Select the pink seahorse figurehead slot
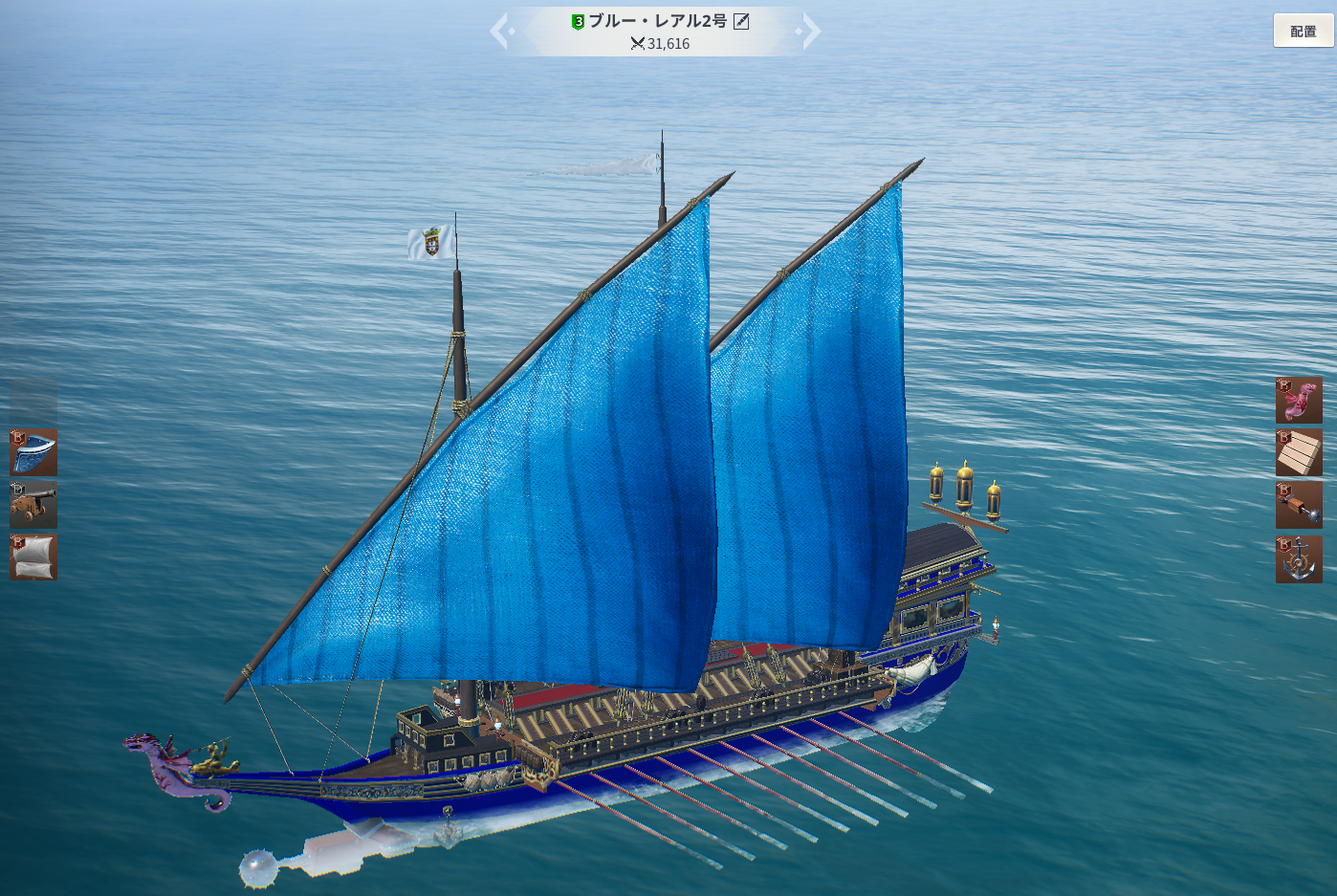Viewport: 1337px width, 896px height. [x=1299, y=400]
